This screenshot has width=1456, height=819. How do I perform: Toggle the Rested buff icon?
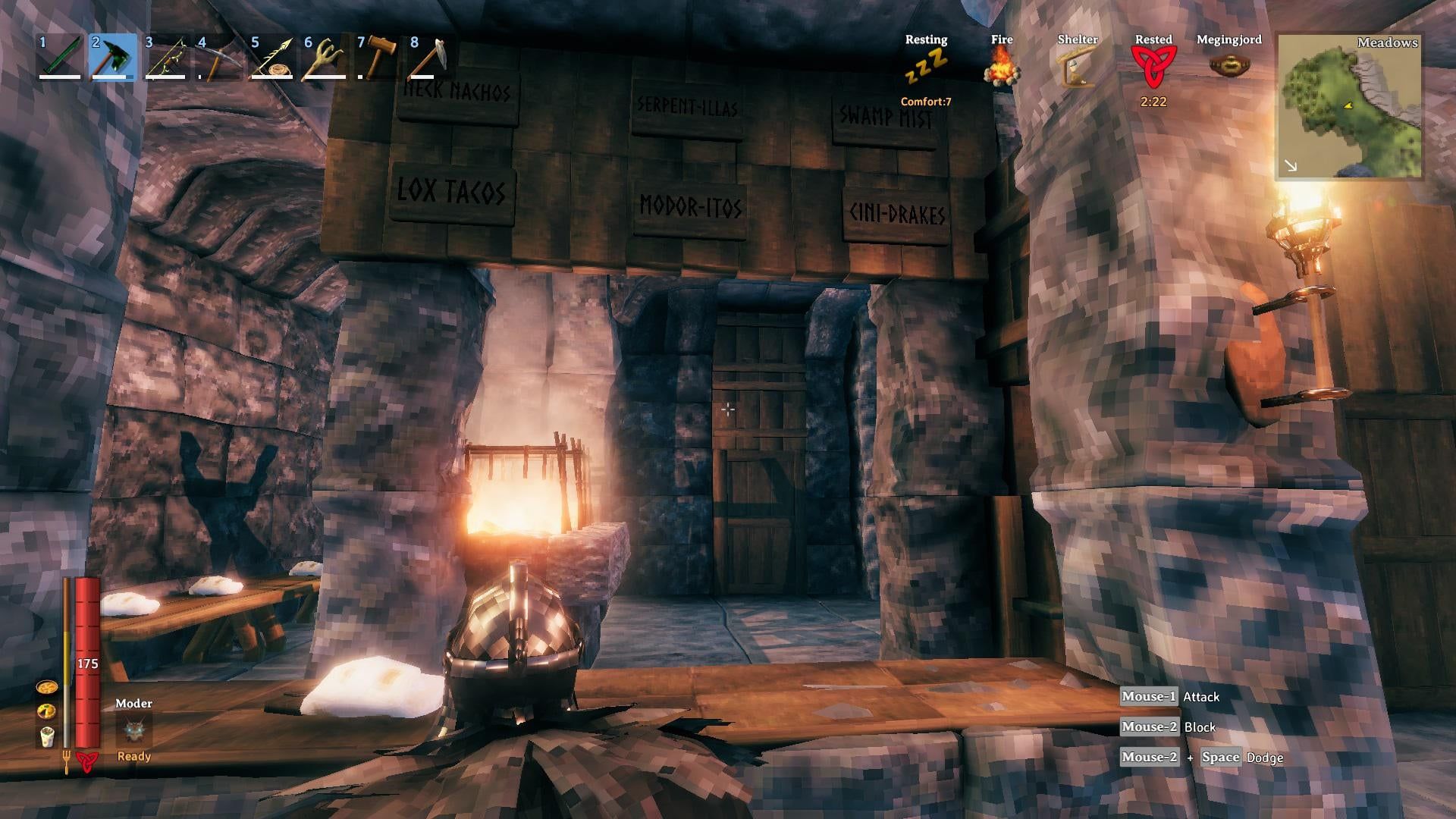[x=1153, y=64]
